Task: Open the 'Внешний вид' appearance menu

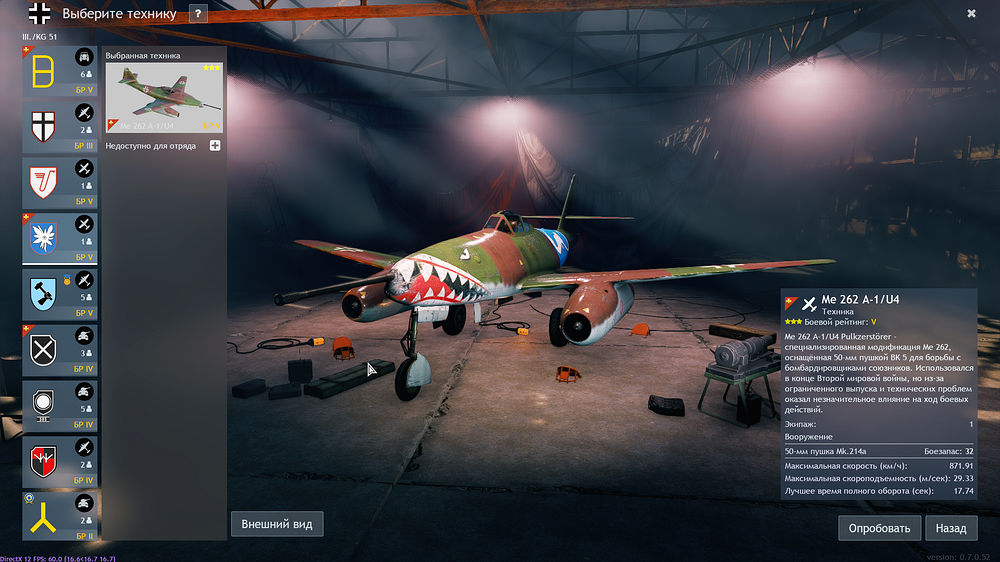Action: point(277,524)
